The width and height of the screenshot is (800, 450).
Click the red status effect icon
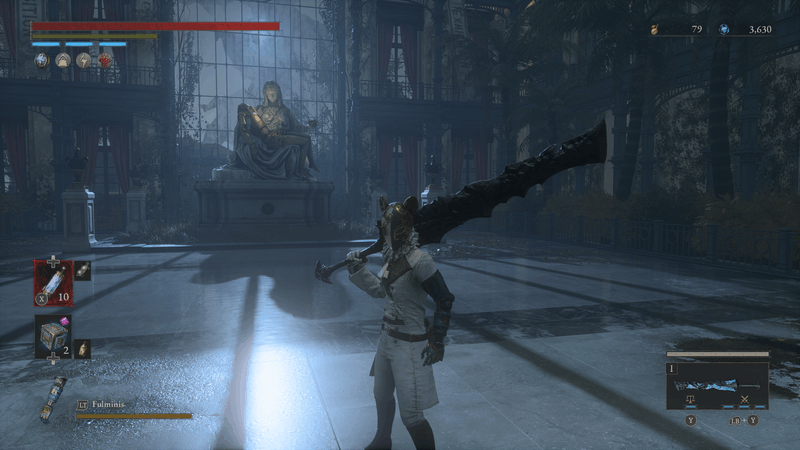[104, 61]
